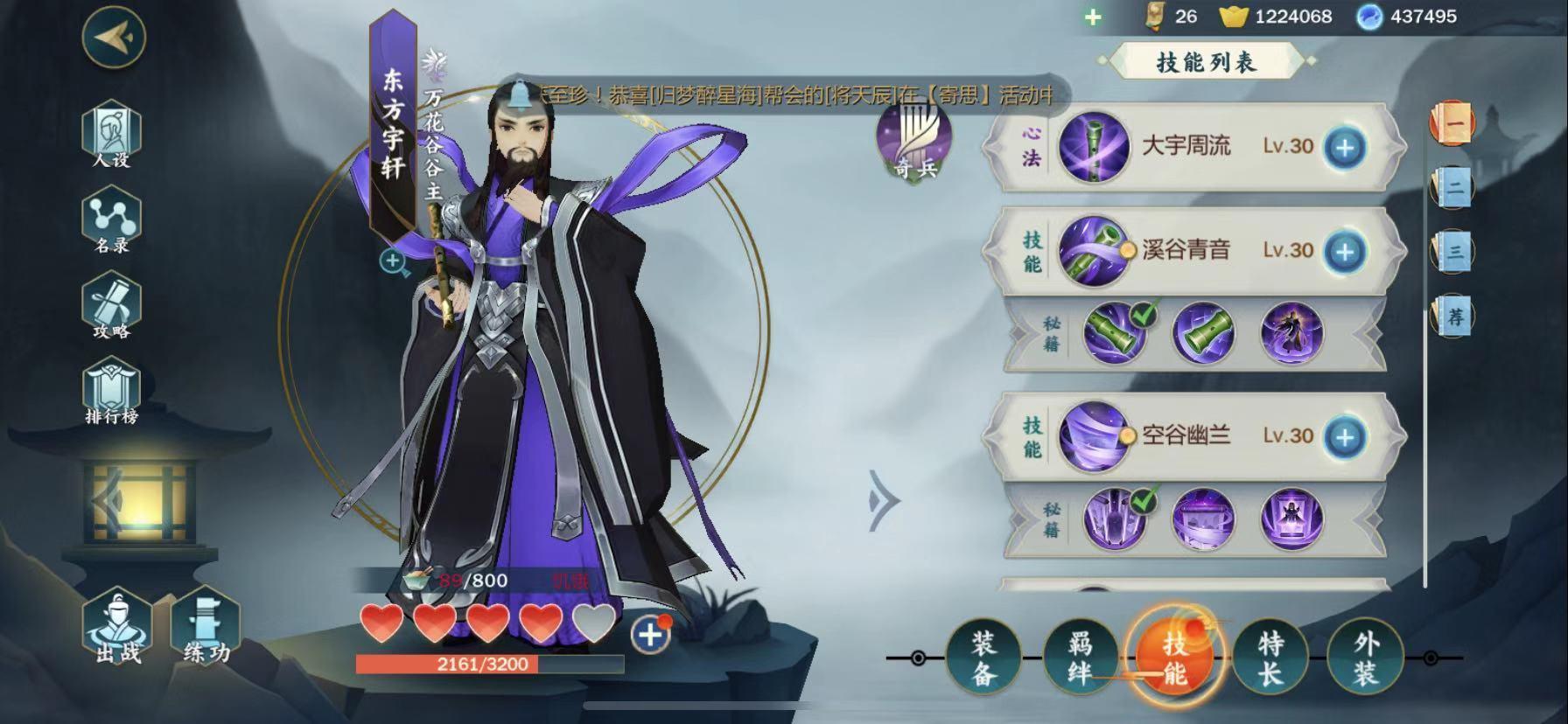Viewport: 1568px width, 724px height.
Task: Switch to the 装备 equipment tab
Action: point(983,658)
